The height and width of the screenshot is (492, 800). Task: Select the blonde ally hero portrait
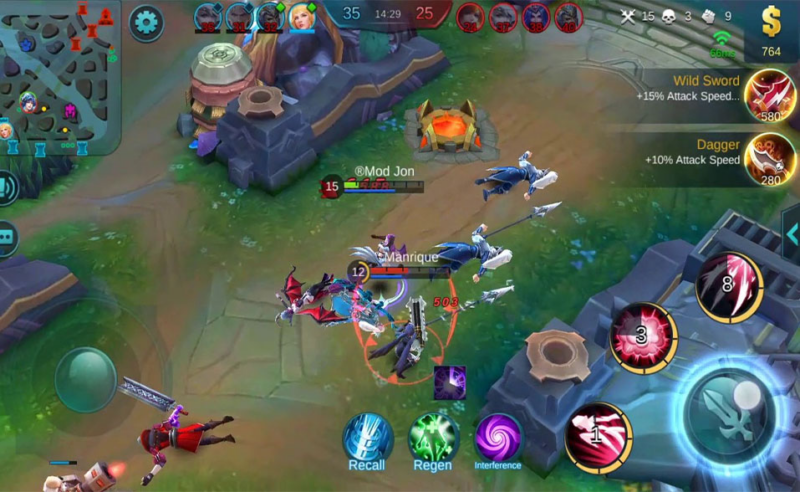[302, 17]
